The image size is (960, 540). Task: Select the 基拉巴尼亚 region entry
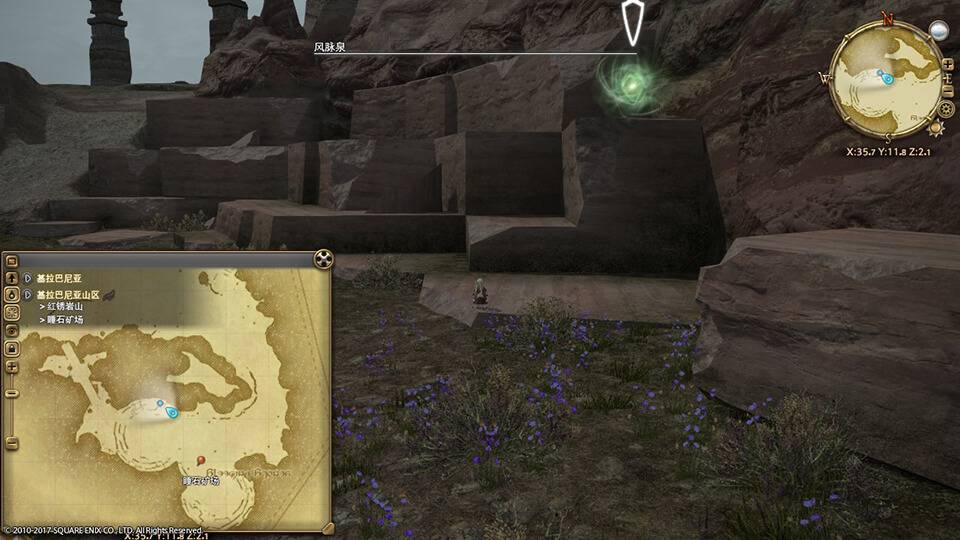pos(62,277)
